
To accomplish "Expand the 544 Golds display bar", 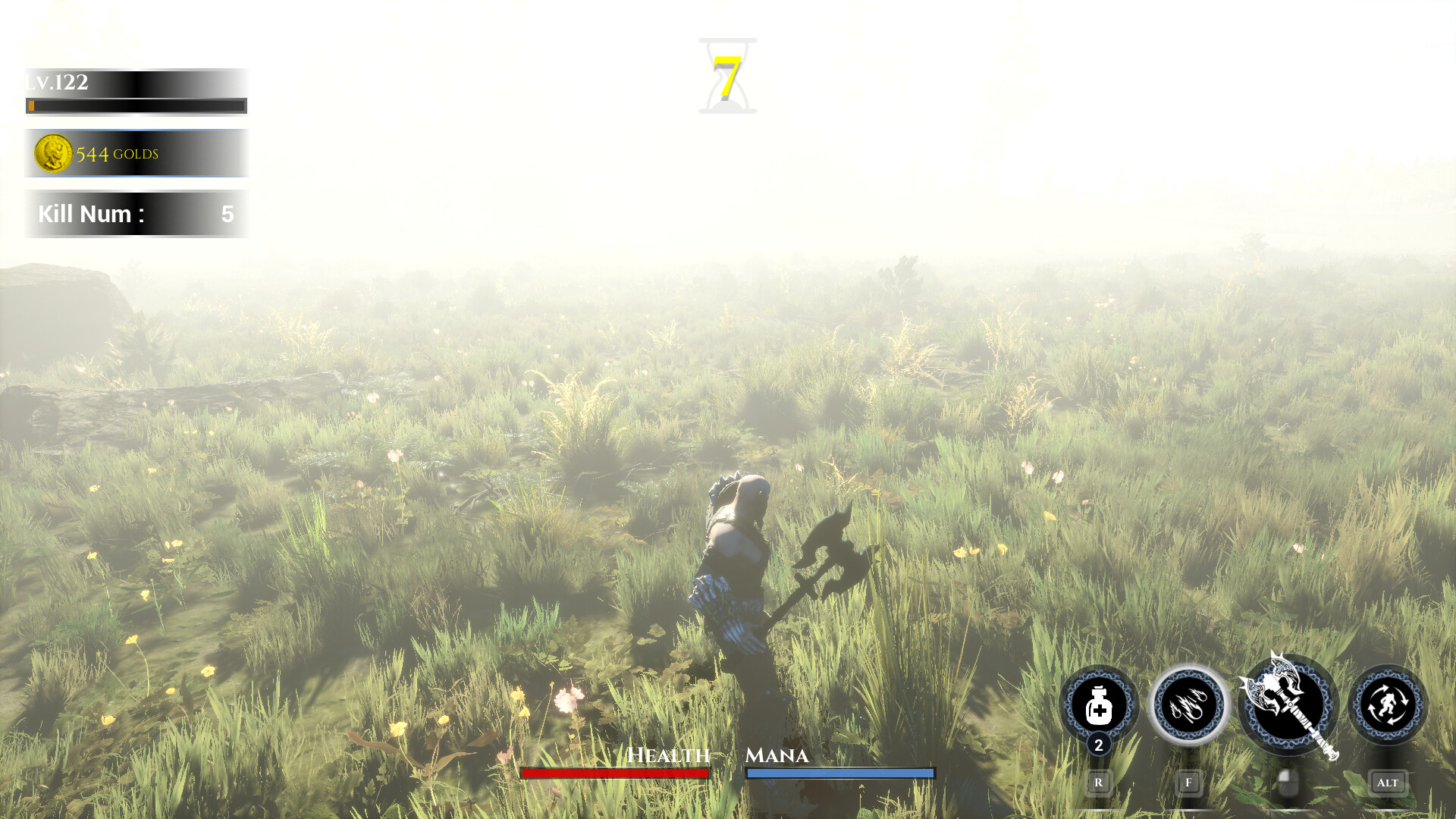I will click(135, 152).
